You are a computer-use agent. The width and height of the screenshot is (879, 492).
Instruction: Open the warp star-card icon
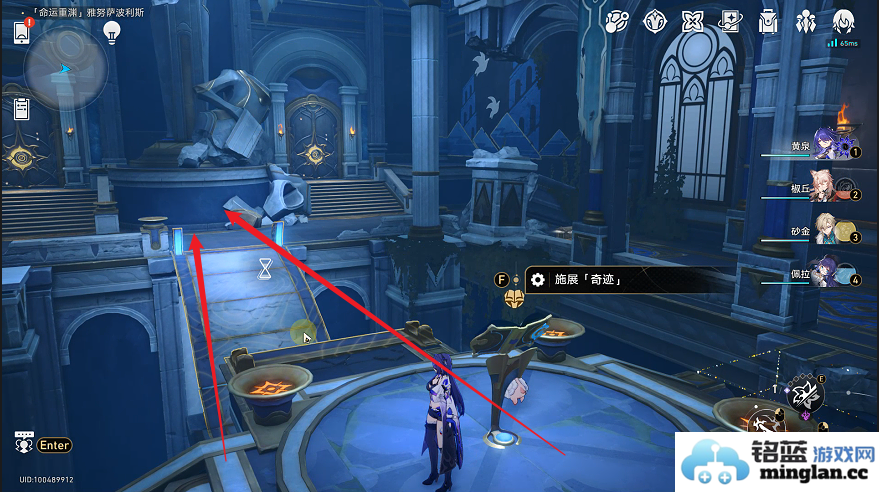(x=730, y=21)
